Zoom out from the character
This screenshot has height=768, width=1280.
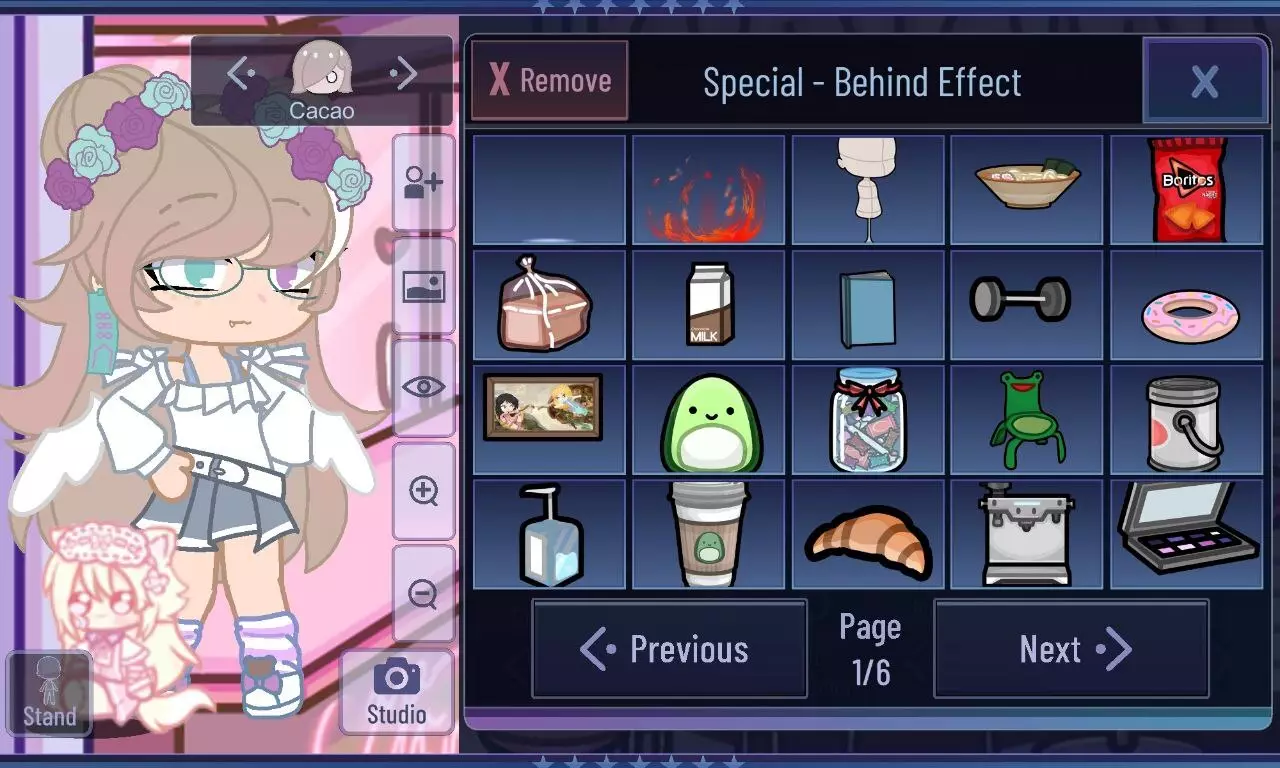coord(424,595)
